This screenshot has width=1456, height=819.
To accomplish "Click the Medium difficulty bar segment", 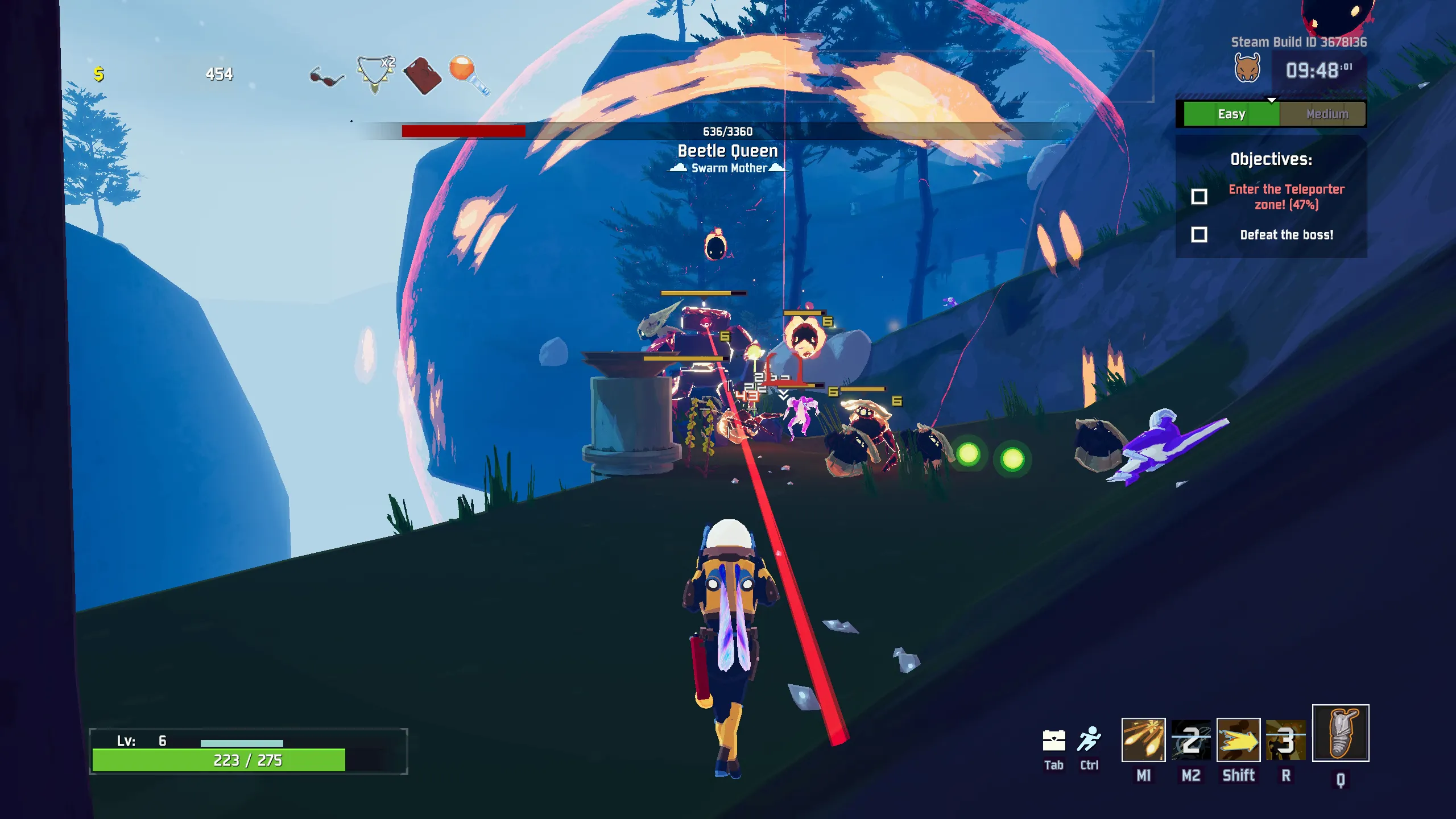I will tap(1327, 114).
